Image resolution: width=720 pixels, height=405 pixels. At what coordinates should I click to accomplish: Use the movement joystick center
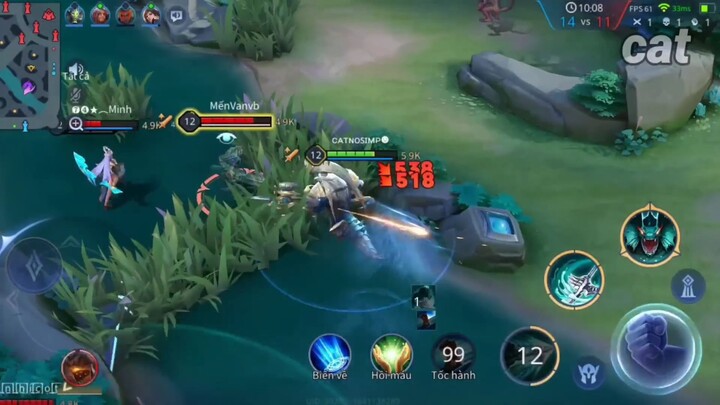(32, 267)
